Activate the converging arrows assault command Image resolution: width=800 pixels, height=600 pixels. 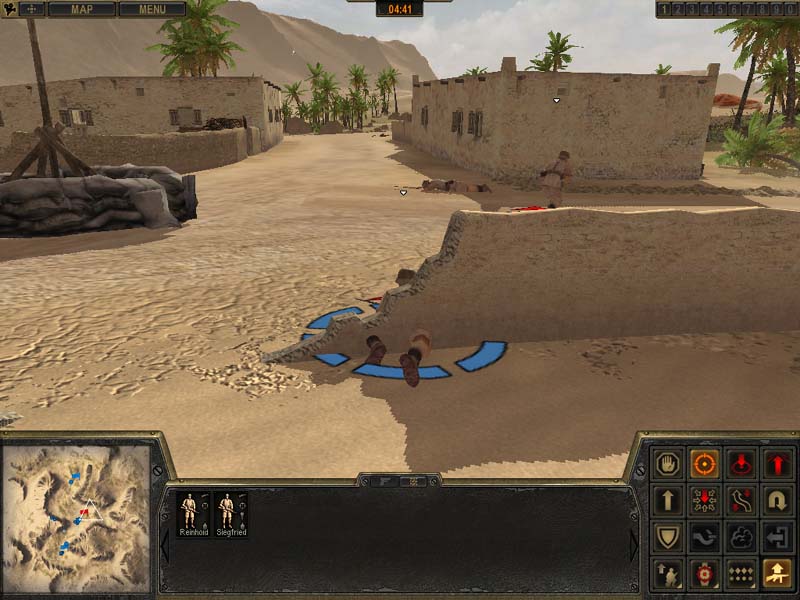[x=704, y=500]
